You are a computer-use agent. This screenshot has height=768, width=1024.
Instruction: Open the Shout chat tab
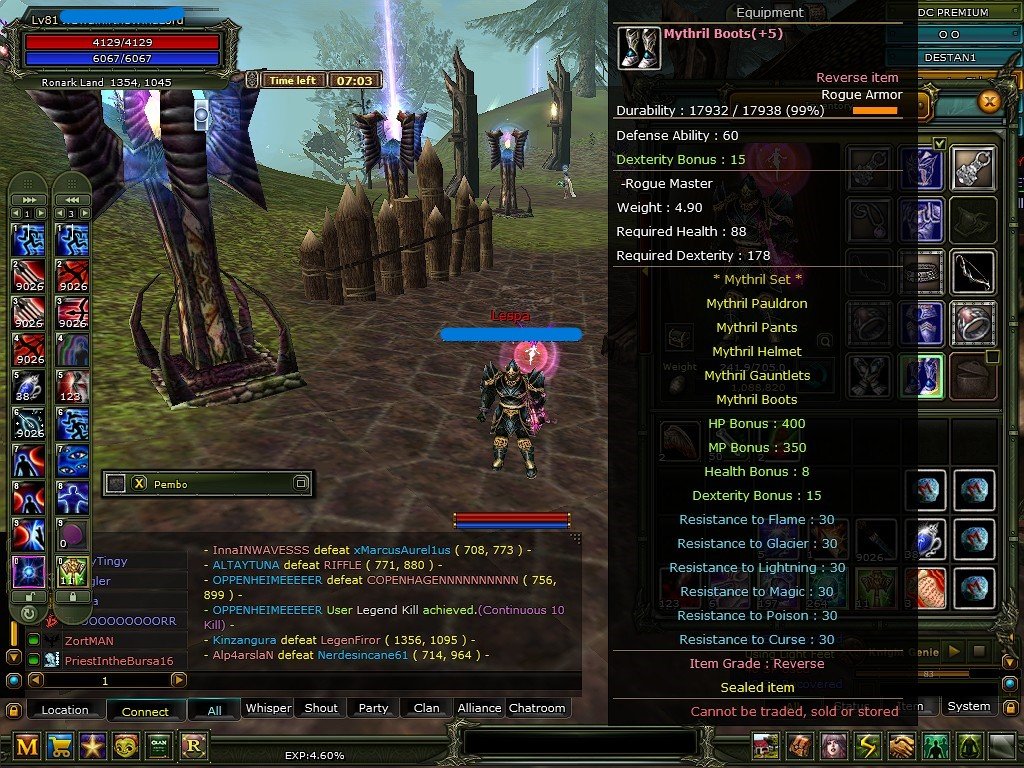tap(321, 708)
